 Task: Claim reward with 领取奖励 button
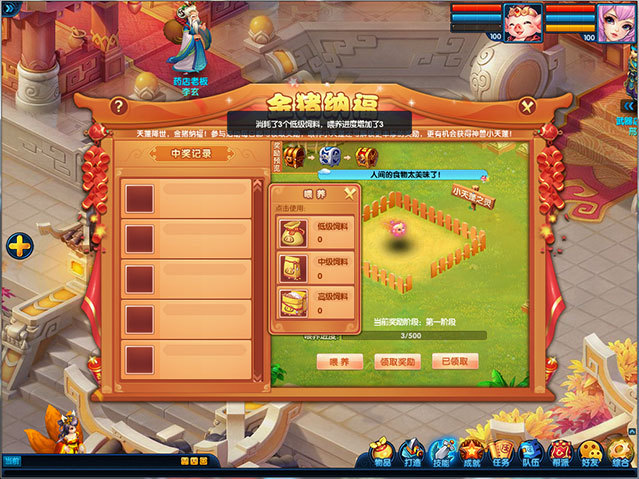click(x=397, y=362)
